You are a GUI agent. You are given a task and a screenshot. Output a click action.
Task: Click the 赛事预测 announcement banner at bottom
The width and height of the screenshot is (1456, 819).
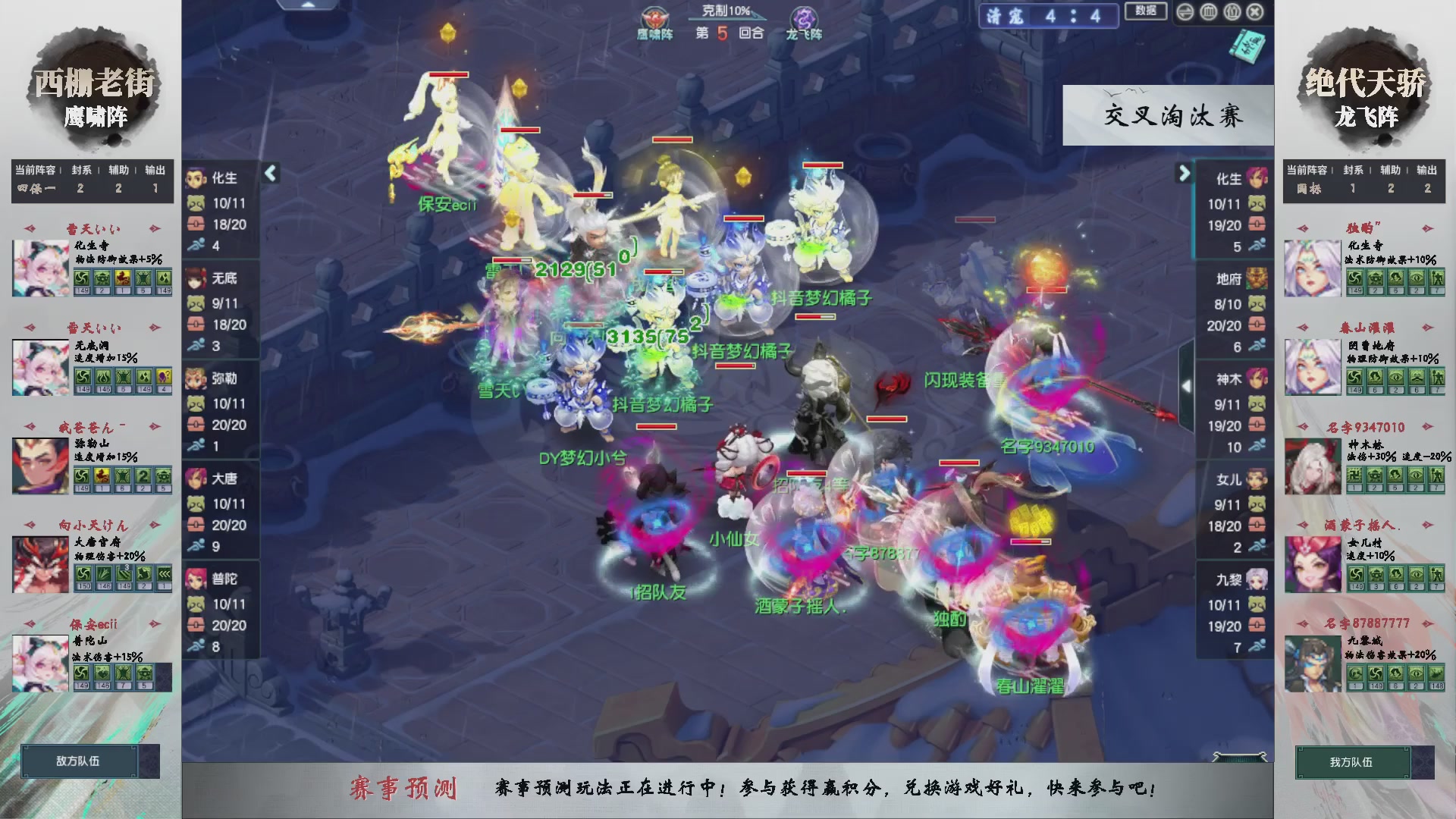click(x=728, y=789)
